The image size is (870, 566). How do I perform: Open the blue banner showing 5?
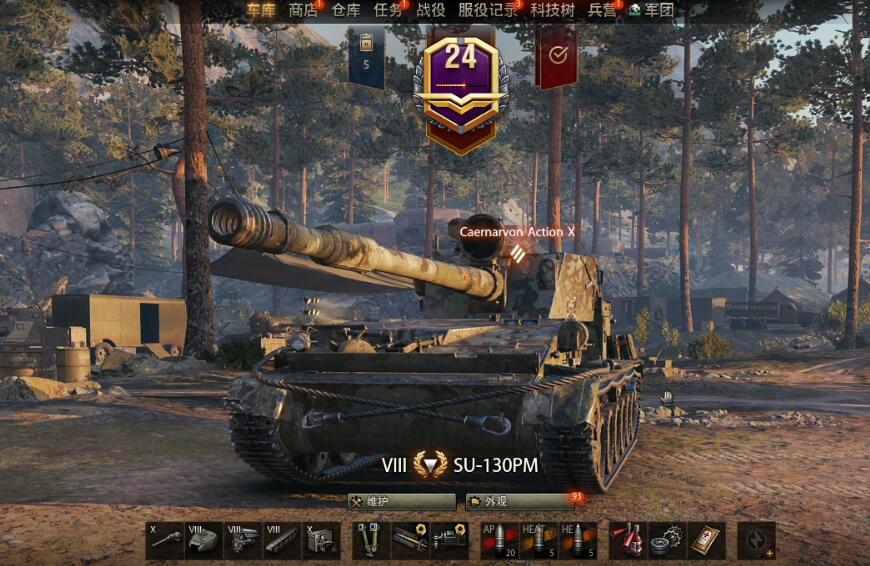[x=366, y=57]
